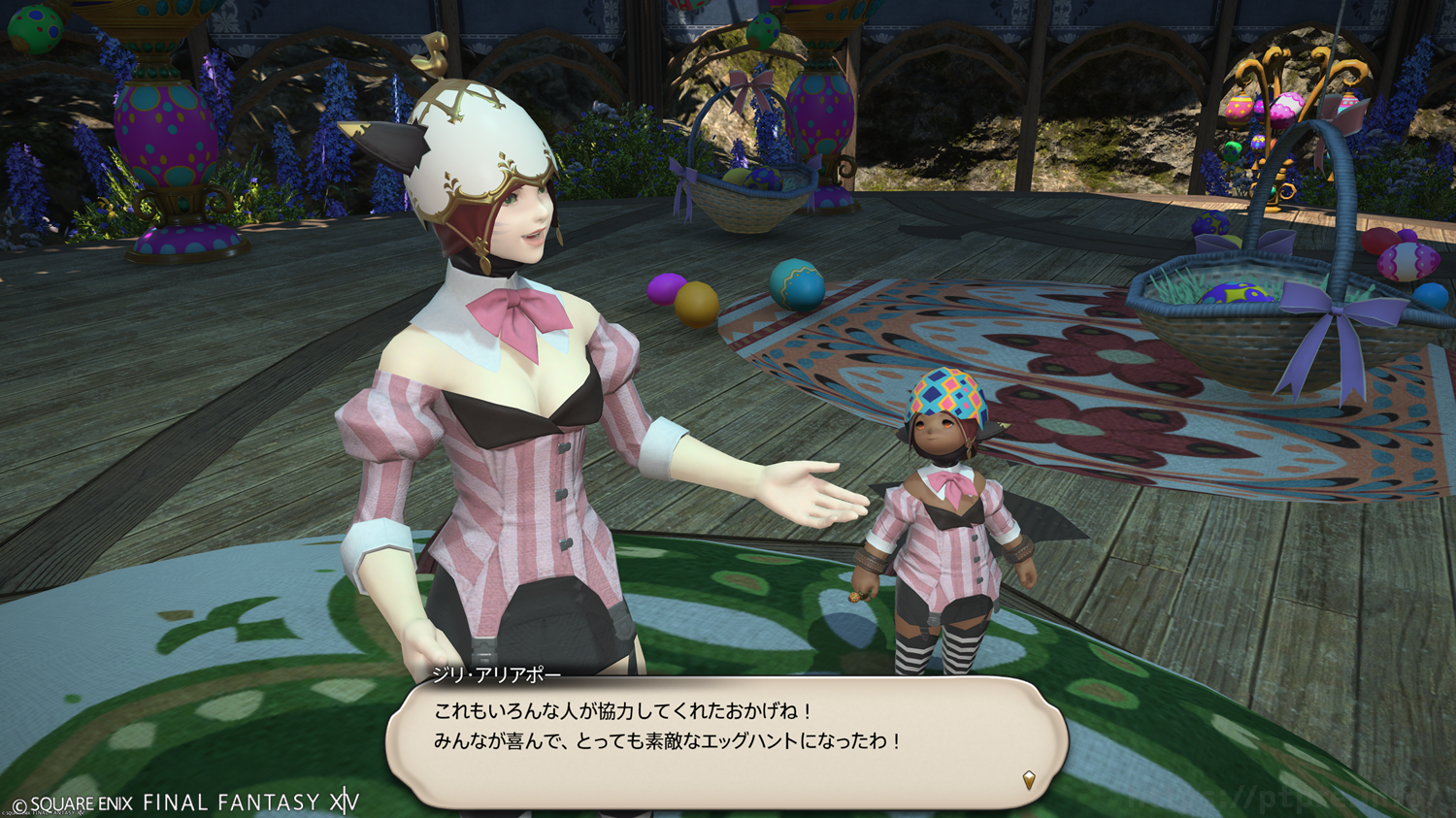Image resolution: width=1456 pixels, height=818 pixels.
Task: Click the Jihli Aliapoh dialogue box
Action: pyautogui.click(x=726, y=741)
